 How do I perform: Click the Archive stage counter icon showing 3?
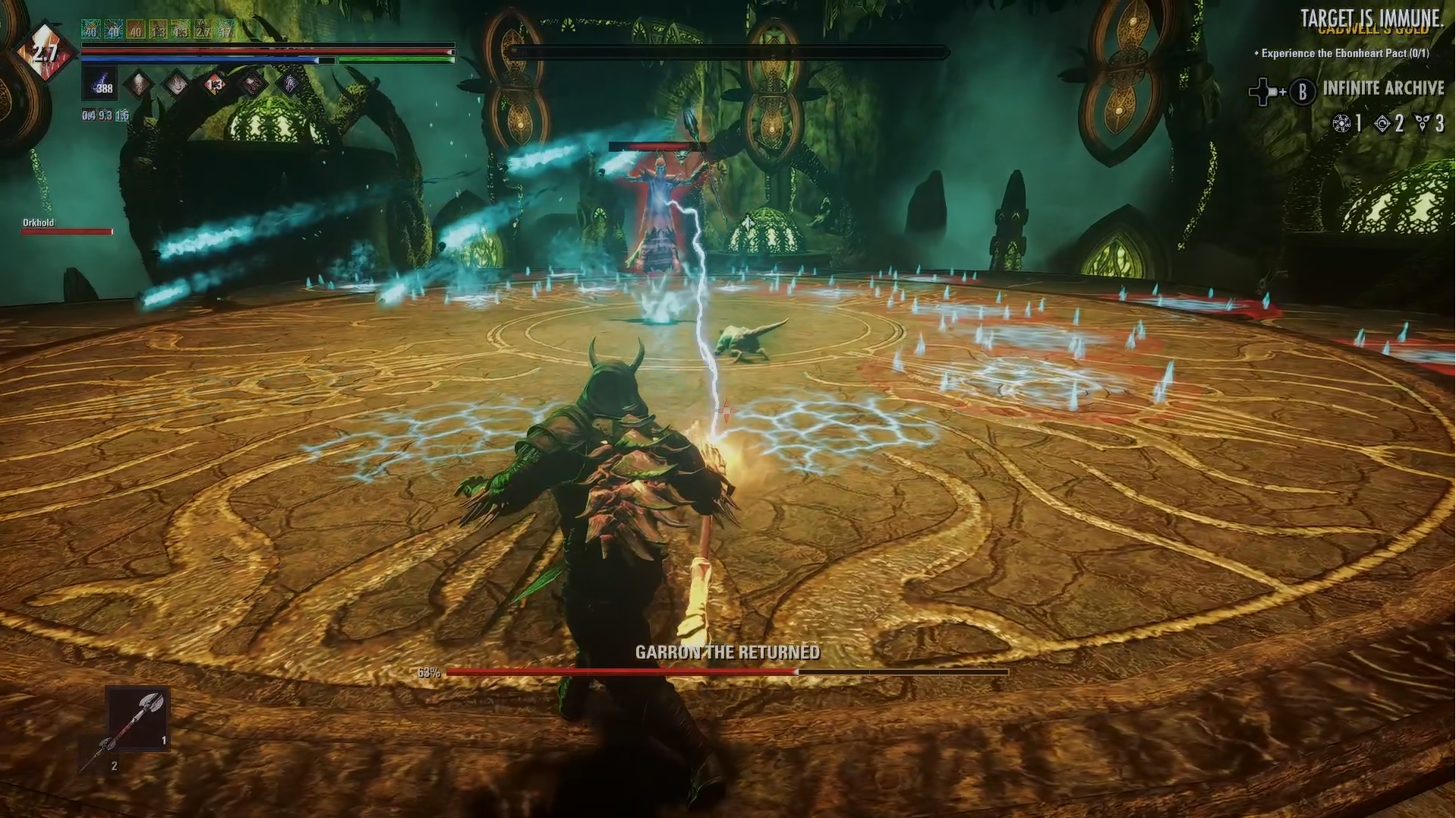(x=1423, y=124)
